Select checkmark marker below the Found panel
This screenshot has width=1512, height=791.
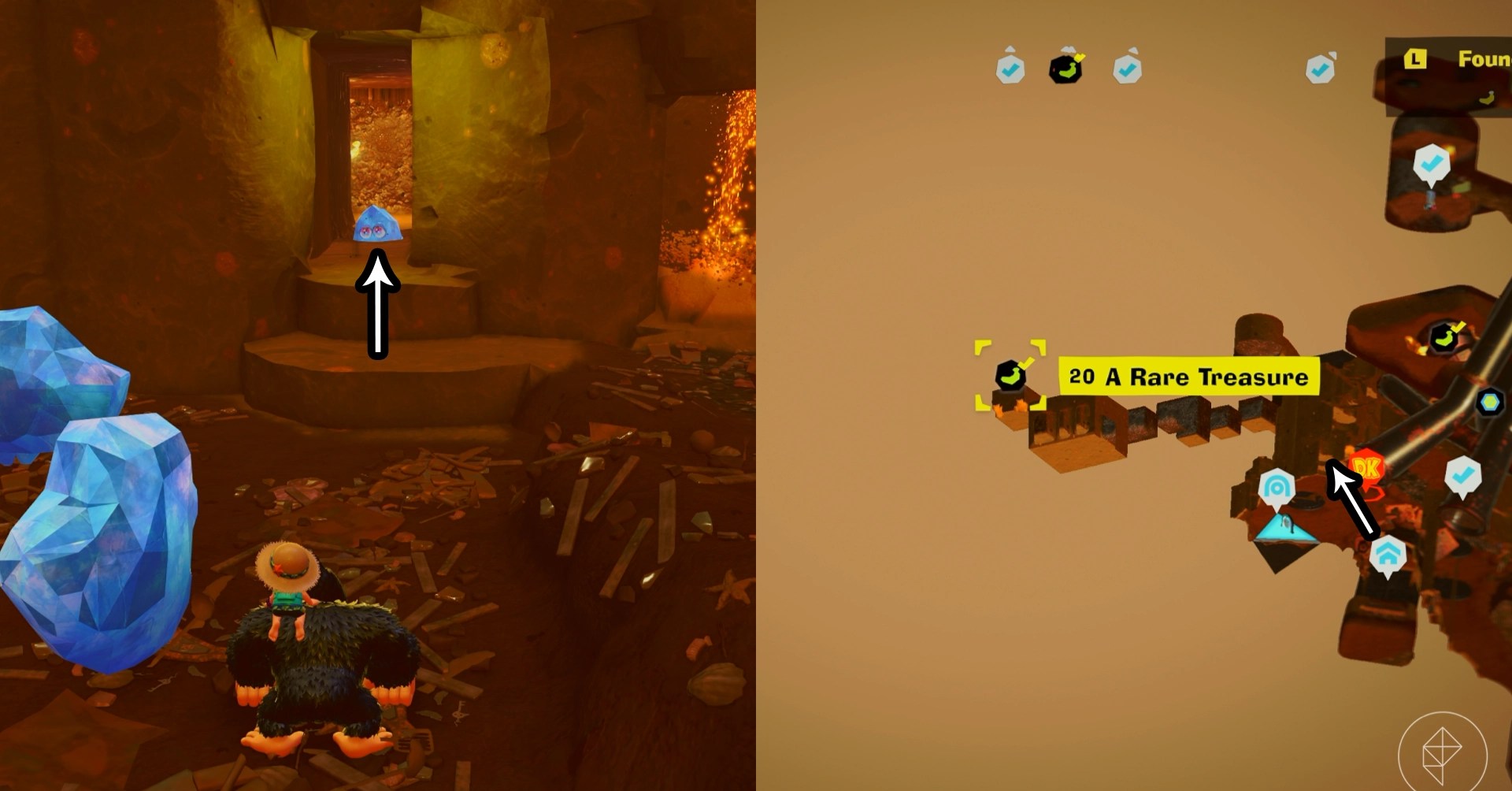[1432, 165]
